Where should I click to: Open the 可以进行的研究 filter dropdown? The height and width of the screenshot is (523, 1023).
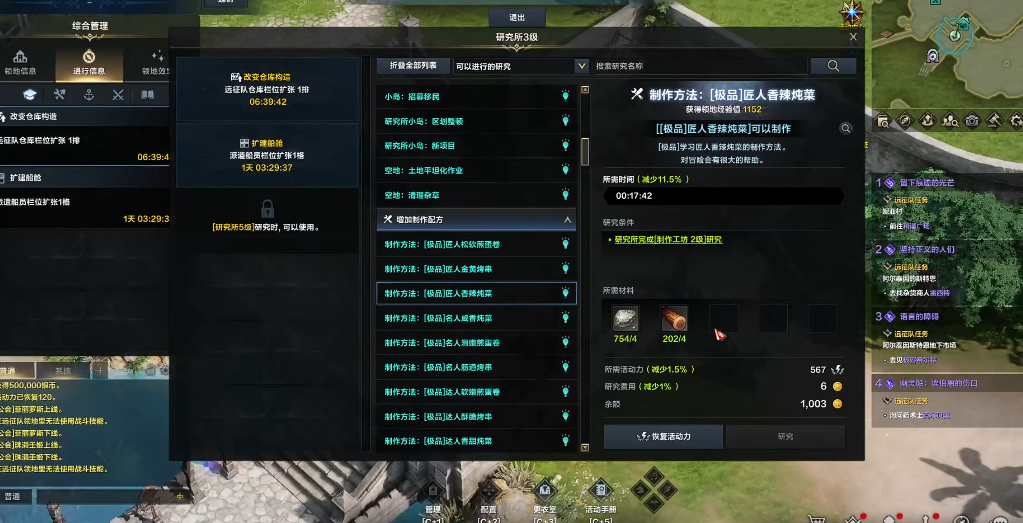point(520,66)
